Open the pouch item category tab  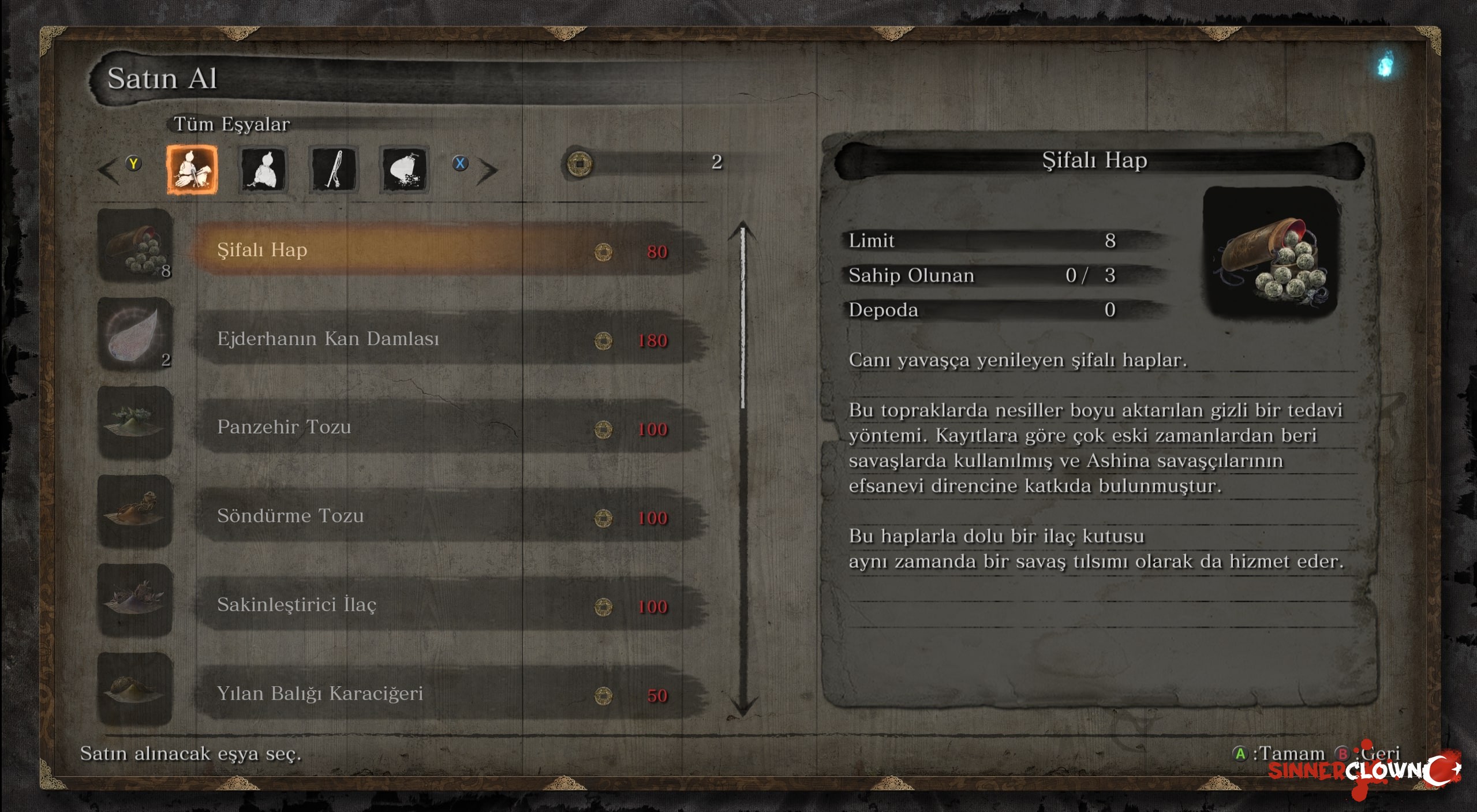[404, 169]
